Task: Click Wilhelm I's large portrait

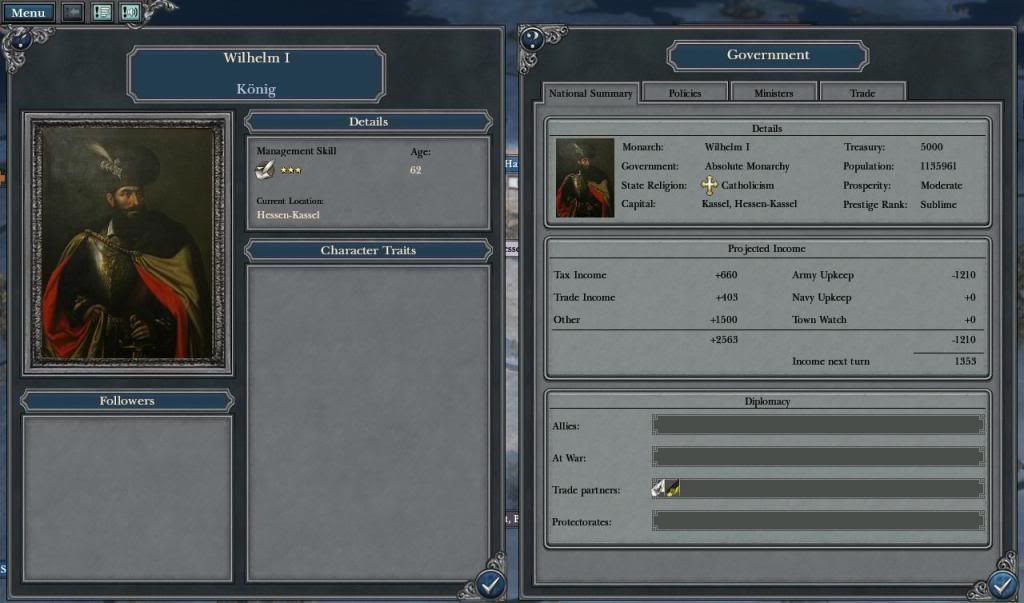Action: (x=127, y=243)
